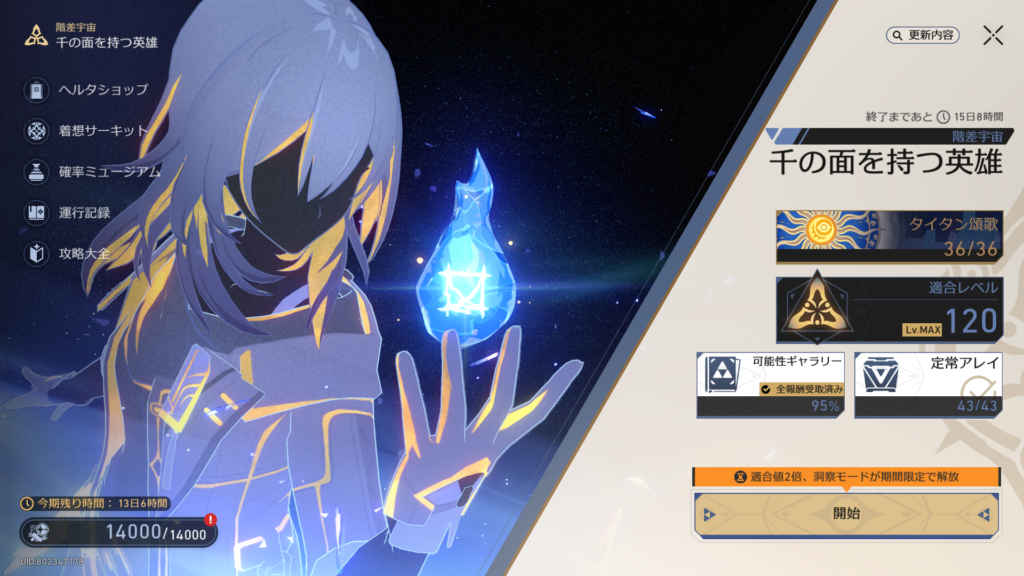1024x576 pixels.
Task: Open the 着想サーキット menu entry
Action: click(88, 131)
